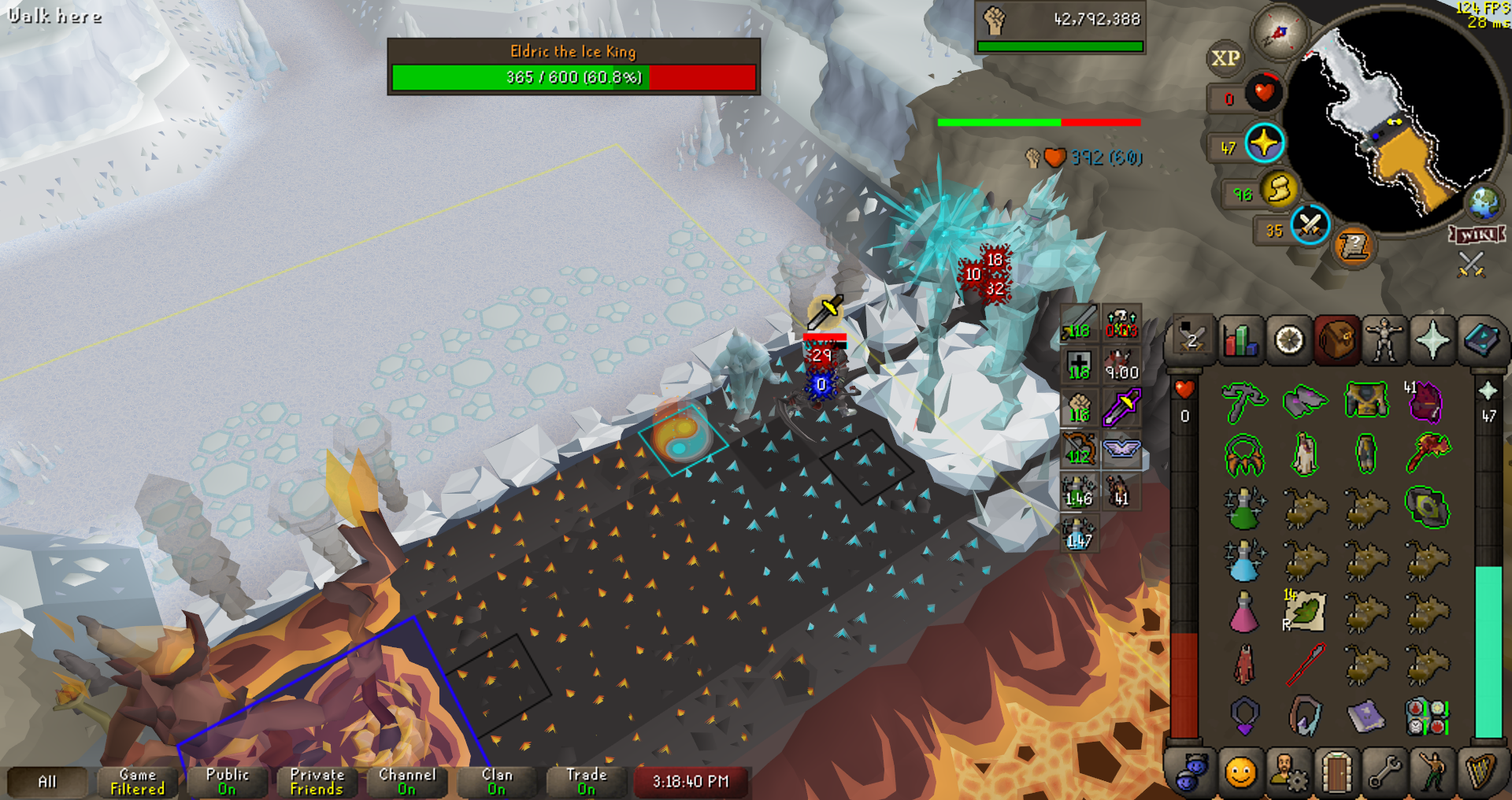Toggle the Clan chat tab

(496, 781)
